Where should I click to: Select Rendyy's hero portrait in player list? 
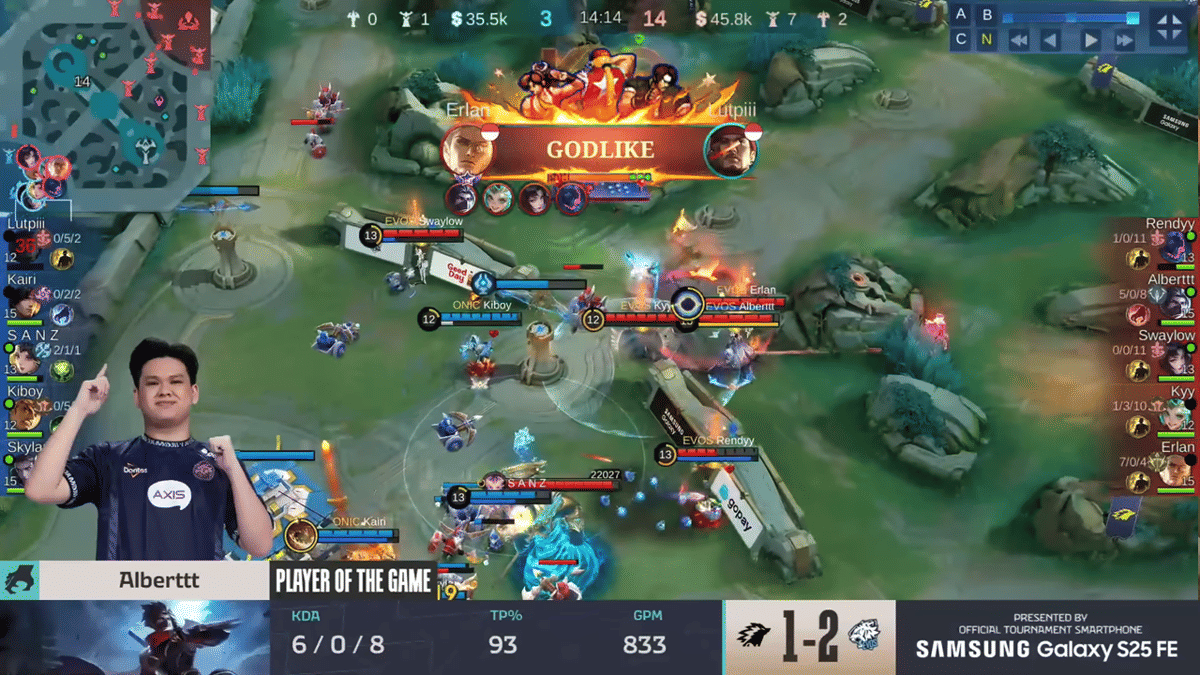[x=1176, y=249]
